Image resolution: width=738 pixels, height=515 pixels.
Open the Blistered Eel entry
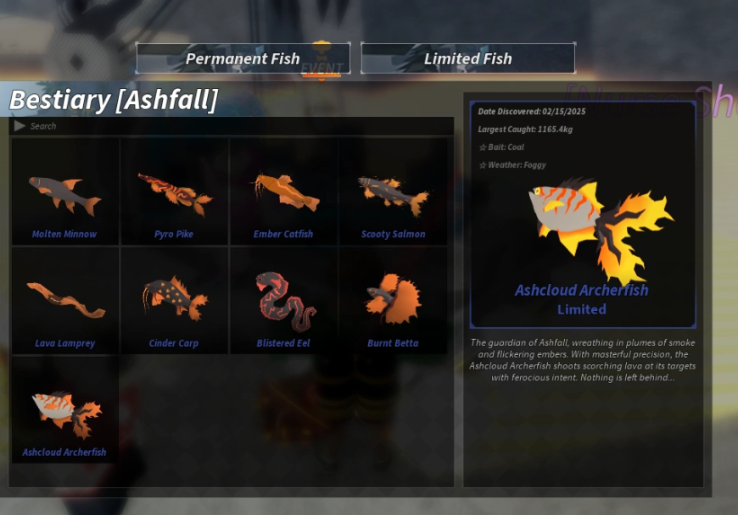coord(283,301)
